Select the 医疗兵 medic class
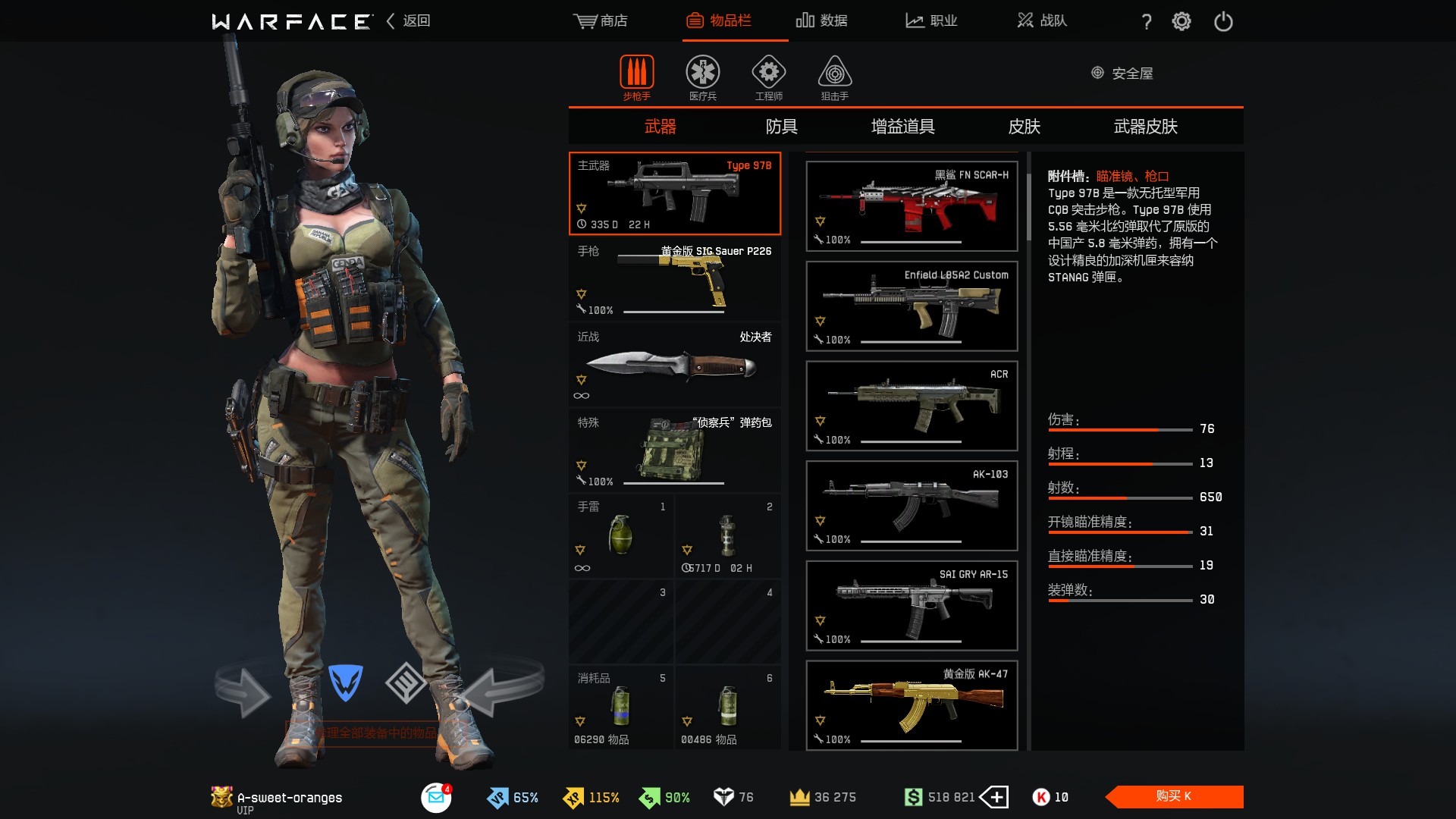 pos(703,77)
